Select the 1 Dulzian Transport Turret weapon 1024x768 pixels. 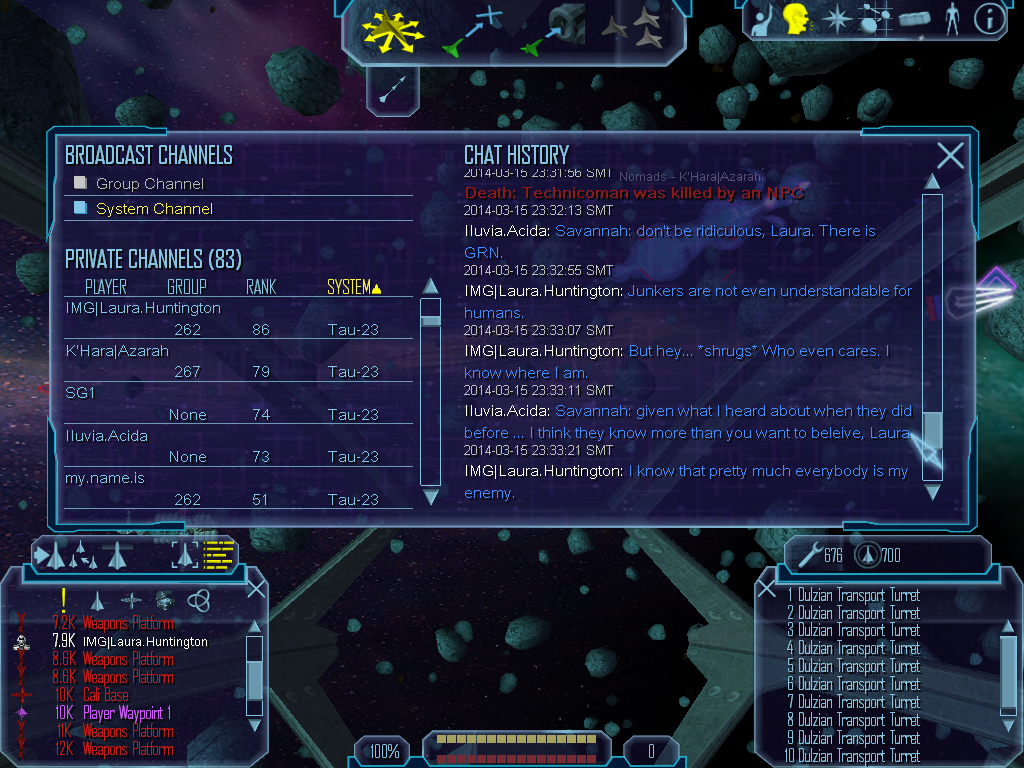tap(853, 595)
